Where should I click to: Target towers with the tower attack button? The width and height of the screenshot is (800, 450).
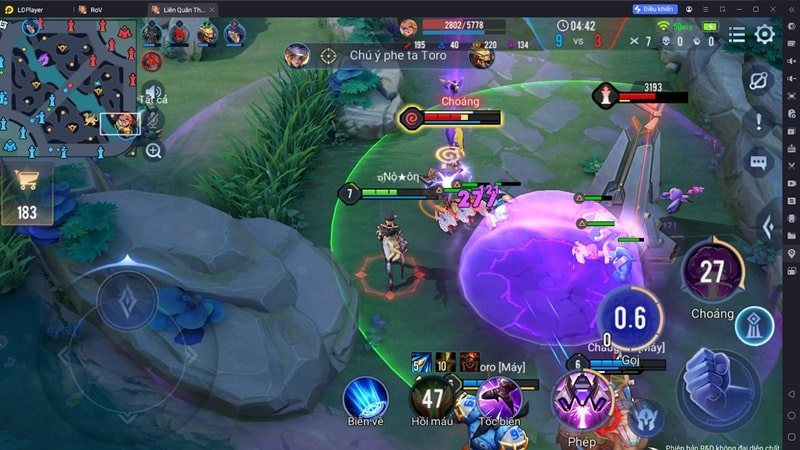[754, 326]
